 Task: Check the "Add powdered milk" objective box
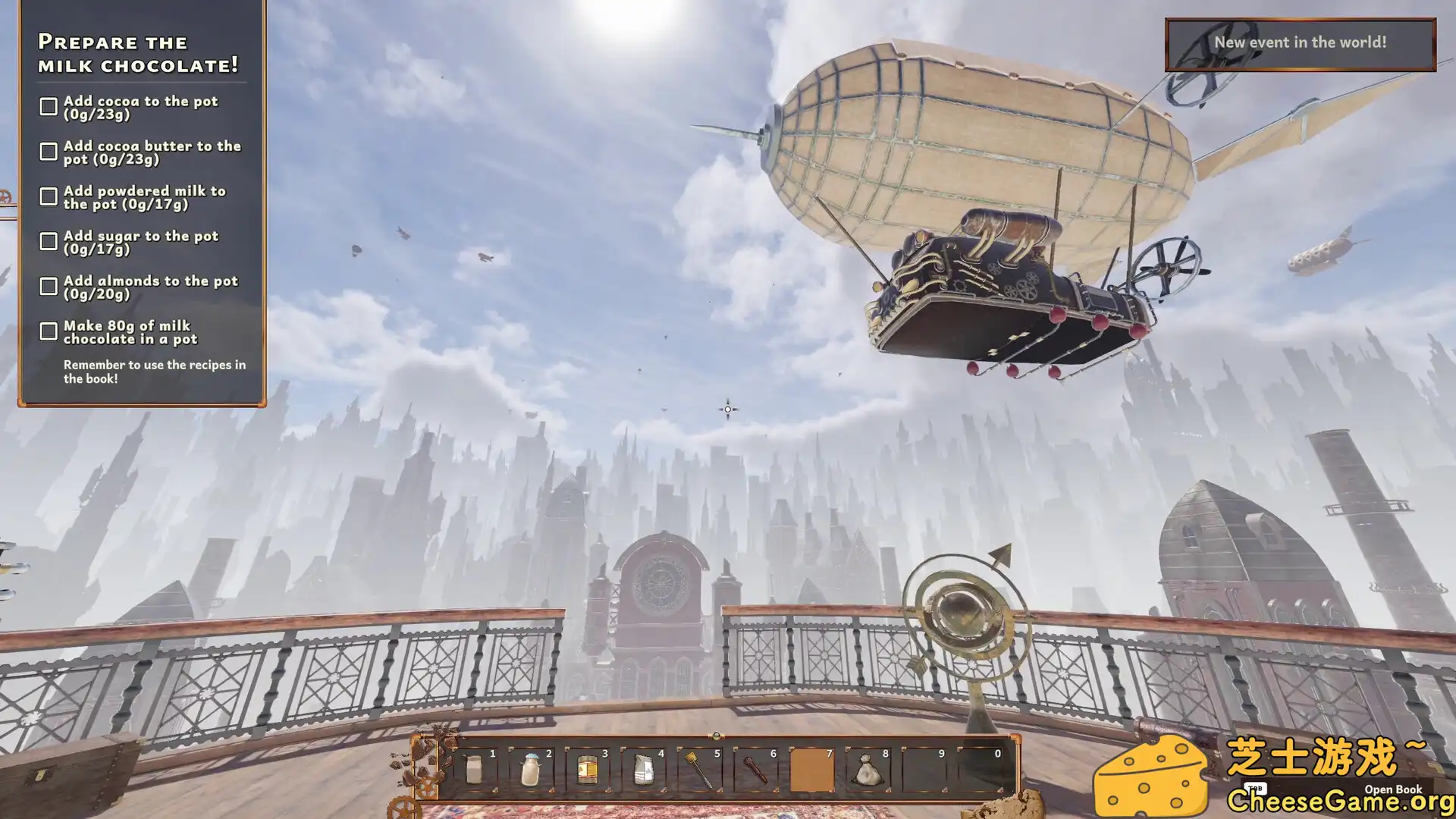click(x=49, y=196)
